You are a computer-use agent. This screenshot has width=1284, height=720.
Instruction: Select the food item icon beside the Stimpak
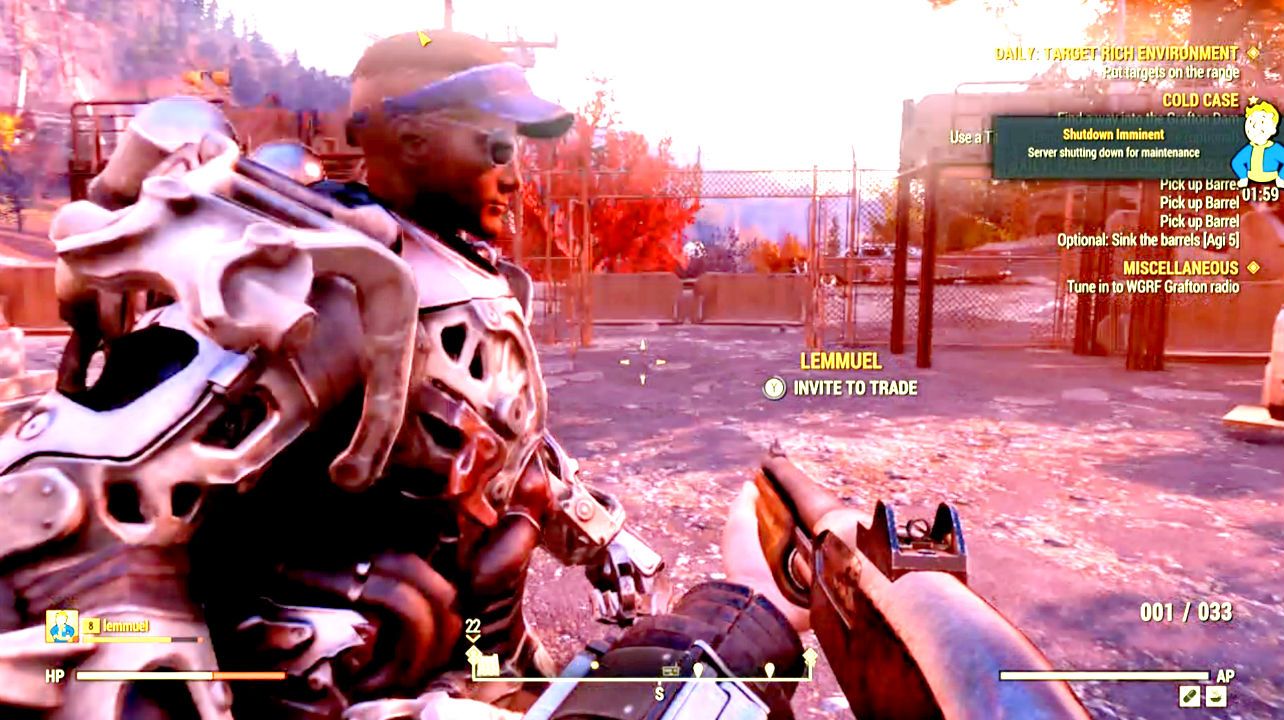click(1216, 695)
